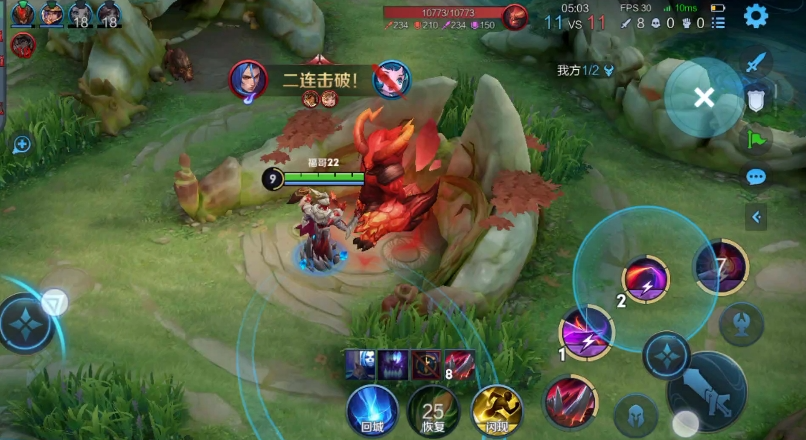This screenshot has height=440, width=806.
Task: Use the 回城 recall spell
Action: (x=372, y=410)
